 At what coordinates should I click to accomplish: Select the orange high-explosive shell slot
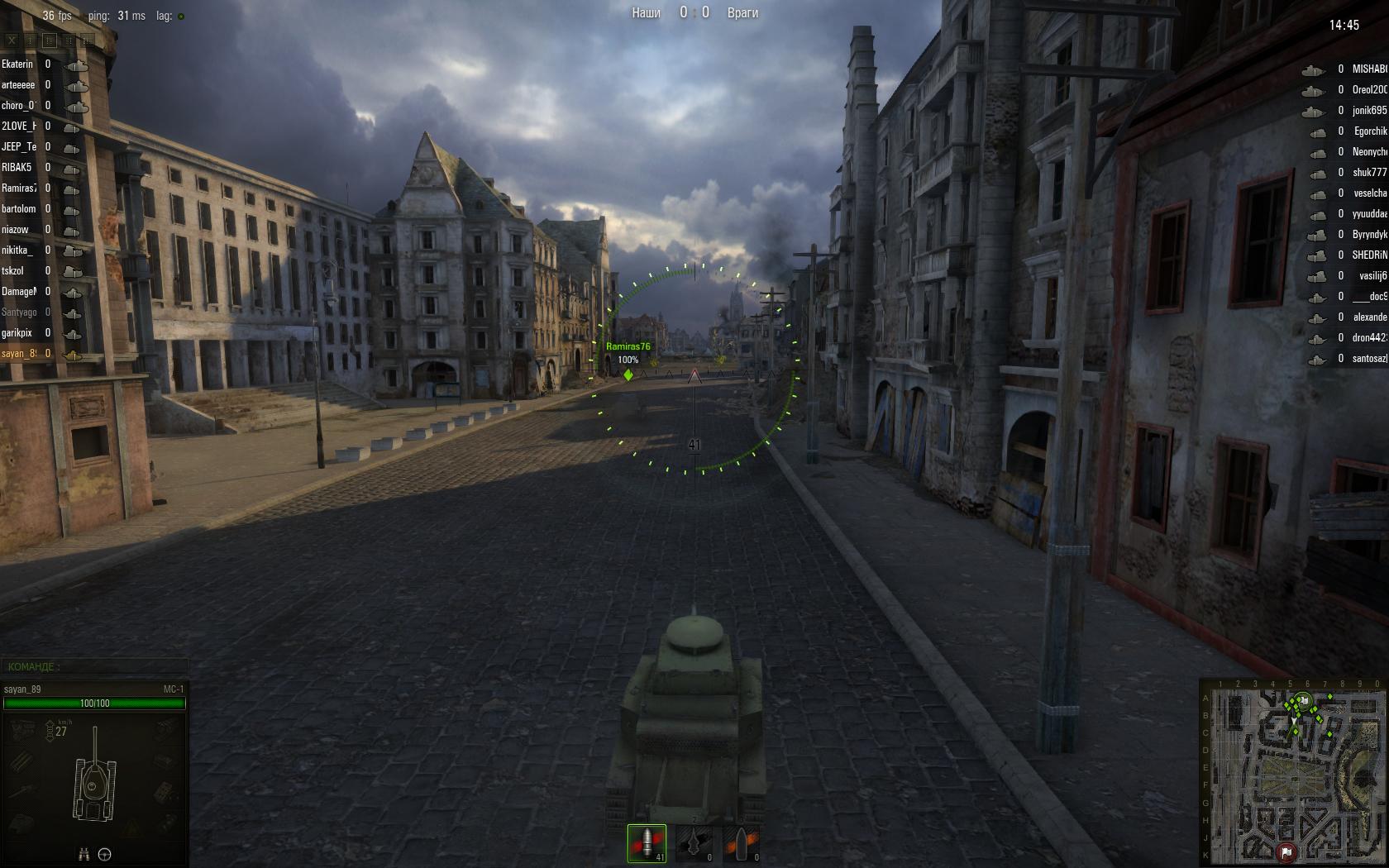coord(741,842)
